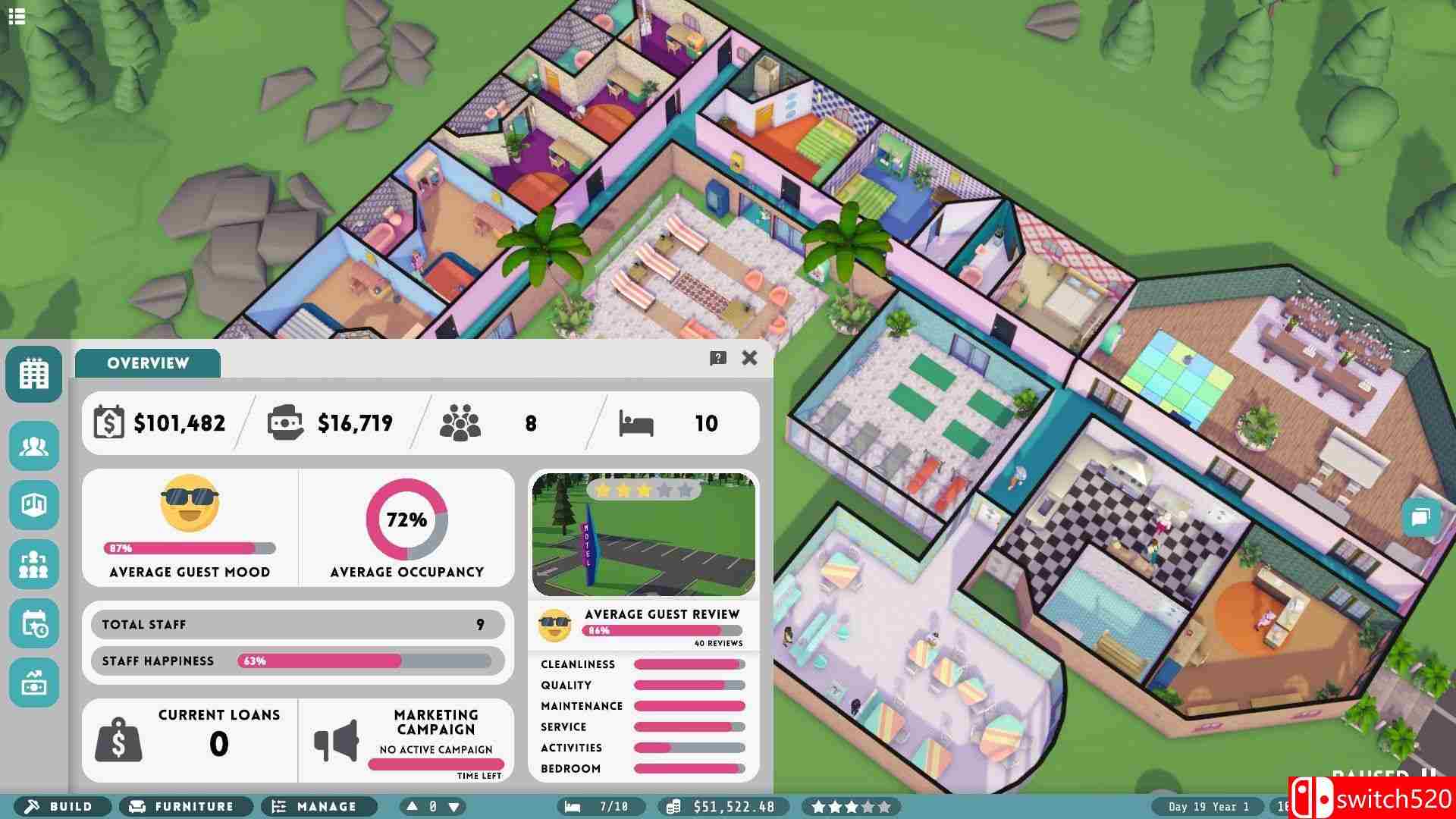Open the Manage menu in the bottom bar
Screen dimensions: 1456x819
318,806
